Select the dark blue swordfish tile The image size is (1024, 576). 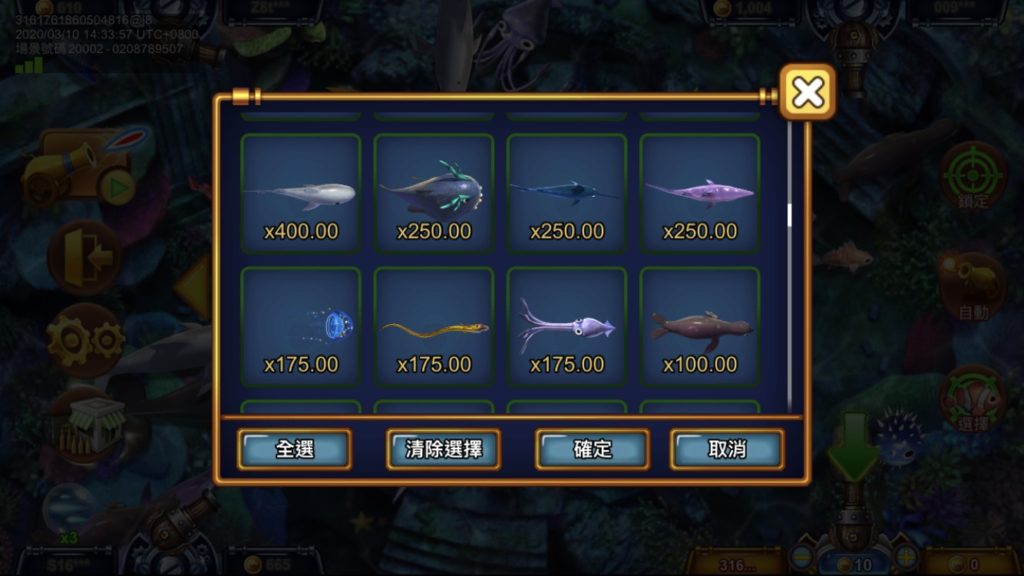coord(567,192)
